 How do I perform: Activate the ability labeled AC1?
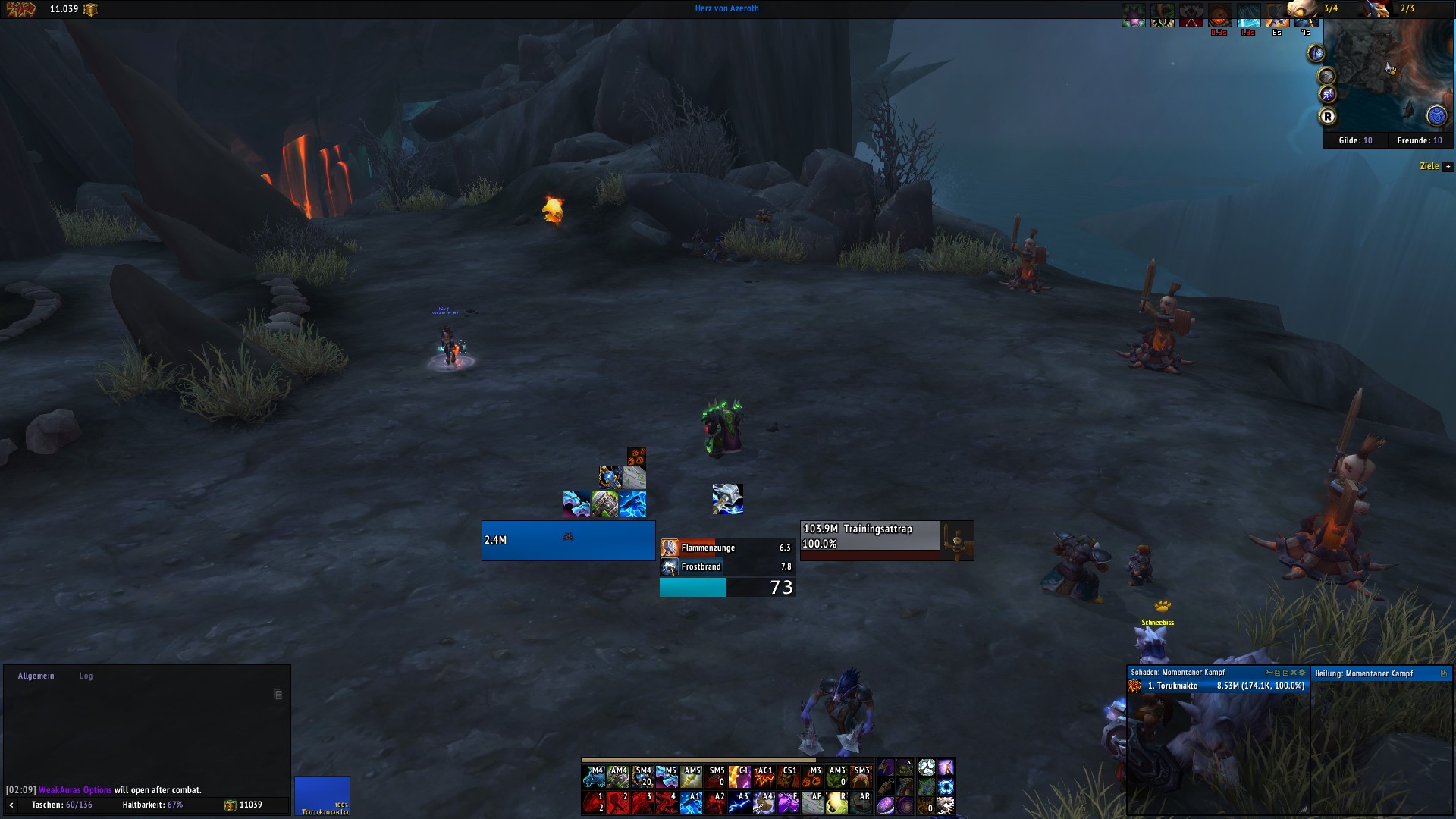point(764,777)
